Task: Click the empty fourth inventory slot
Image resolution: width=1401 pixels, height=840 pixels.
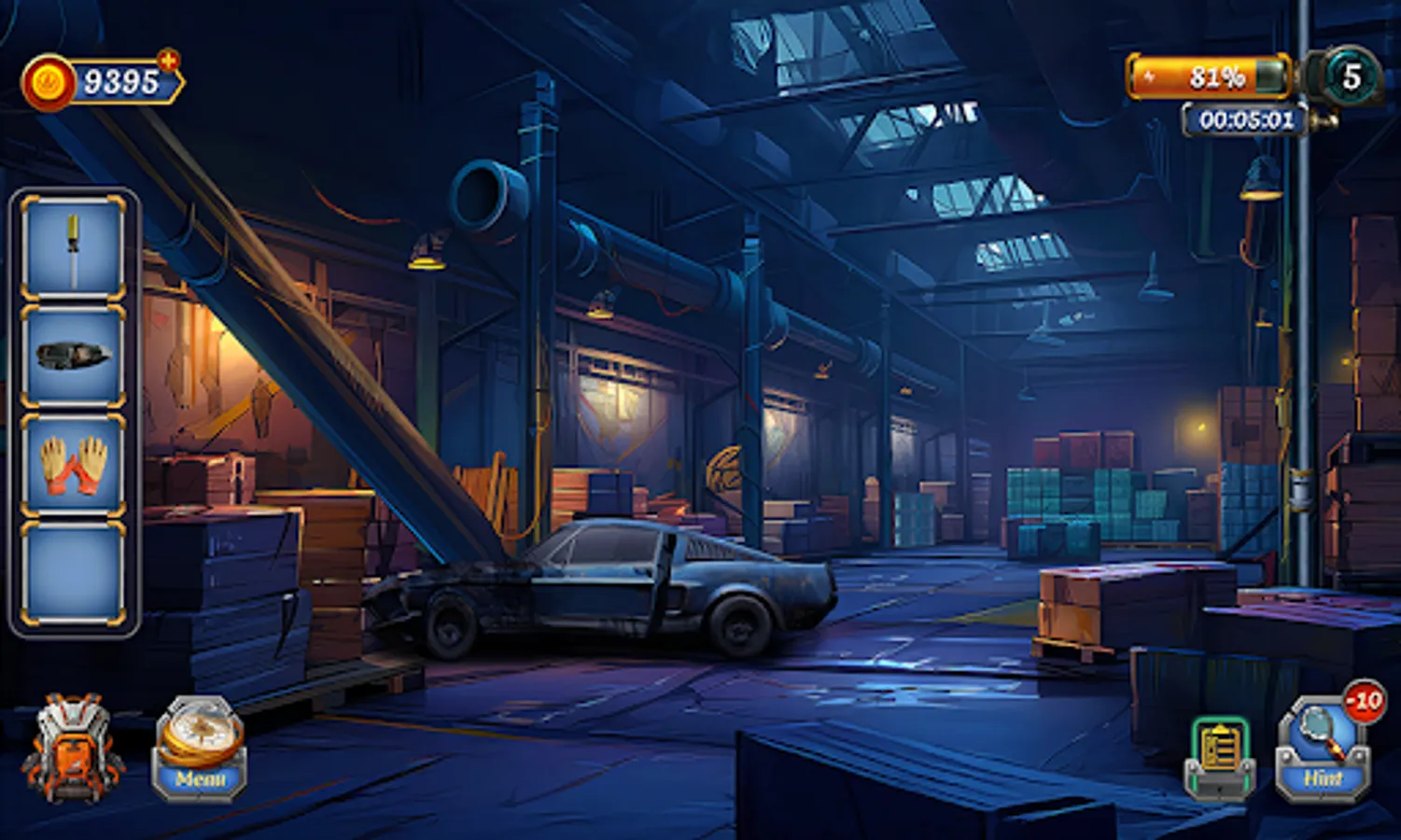Action: 73,571
